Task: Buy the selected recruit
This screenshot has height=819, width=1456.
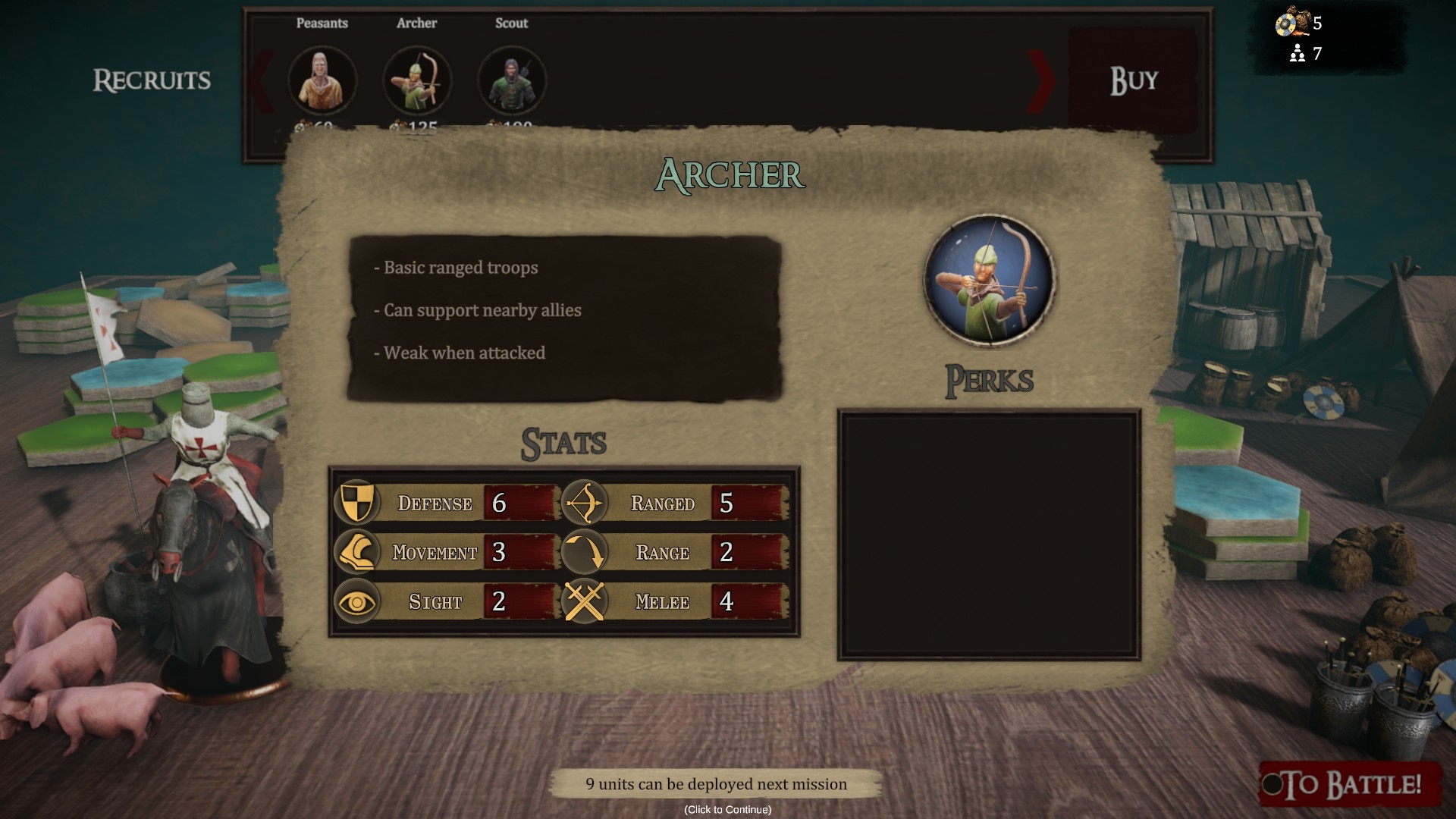Action: click(1133, 80)
